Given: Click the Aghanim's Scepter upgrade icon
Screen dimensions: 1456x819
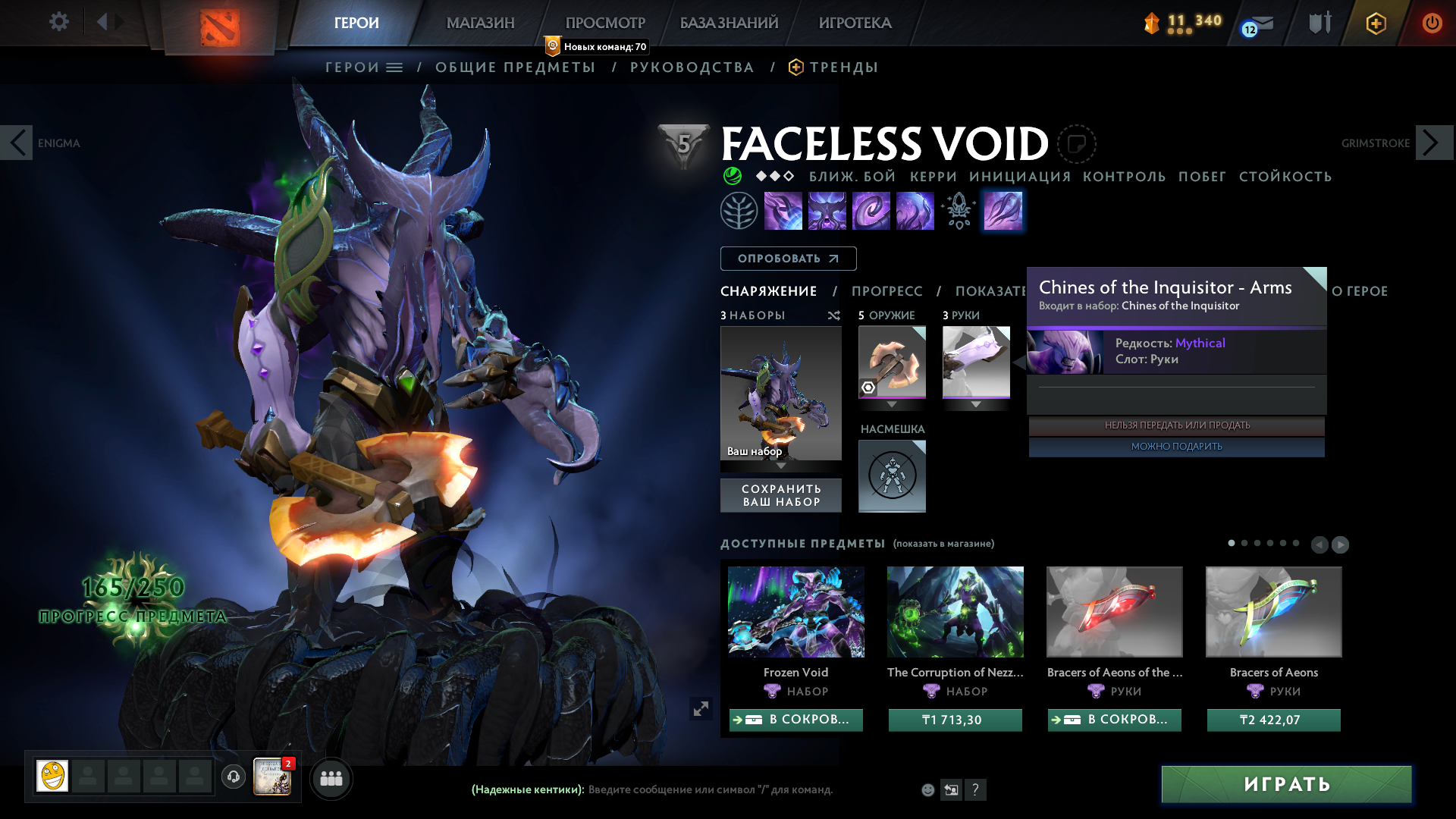Looking at the screenshot, I should pos(959,211).
